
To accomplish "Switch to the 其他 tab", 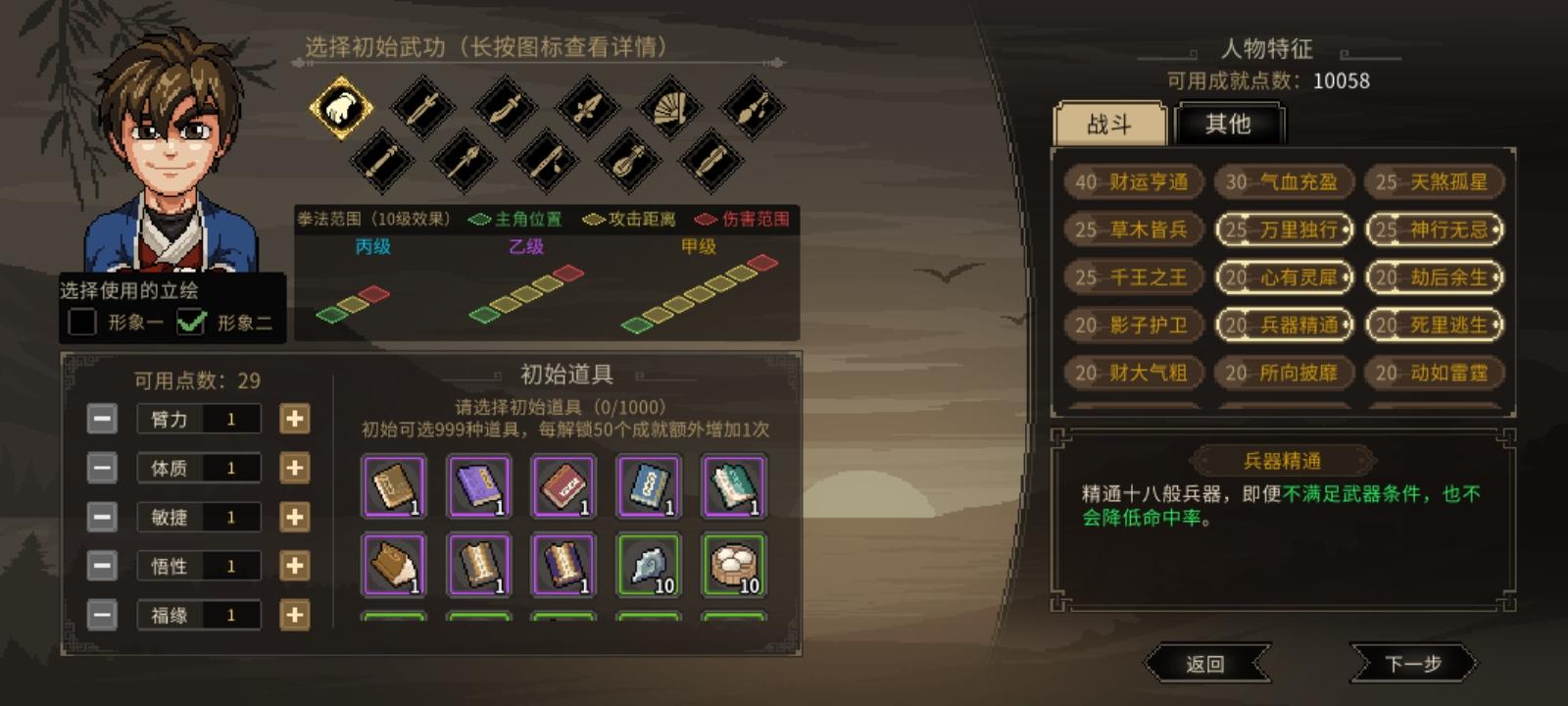I will click(x=1230, y=123).
